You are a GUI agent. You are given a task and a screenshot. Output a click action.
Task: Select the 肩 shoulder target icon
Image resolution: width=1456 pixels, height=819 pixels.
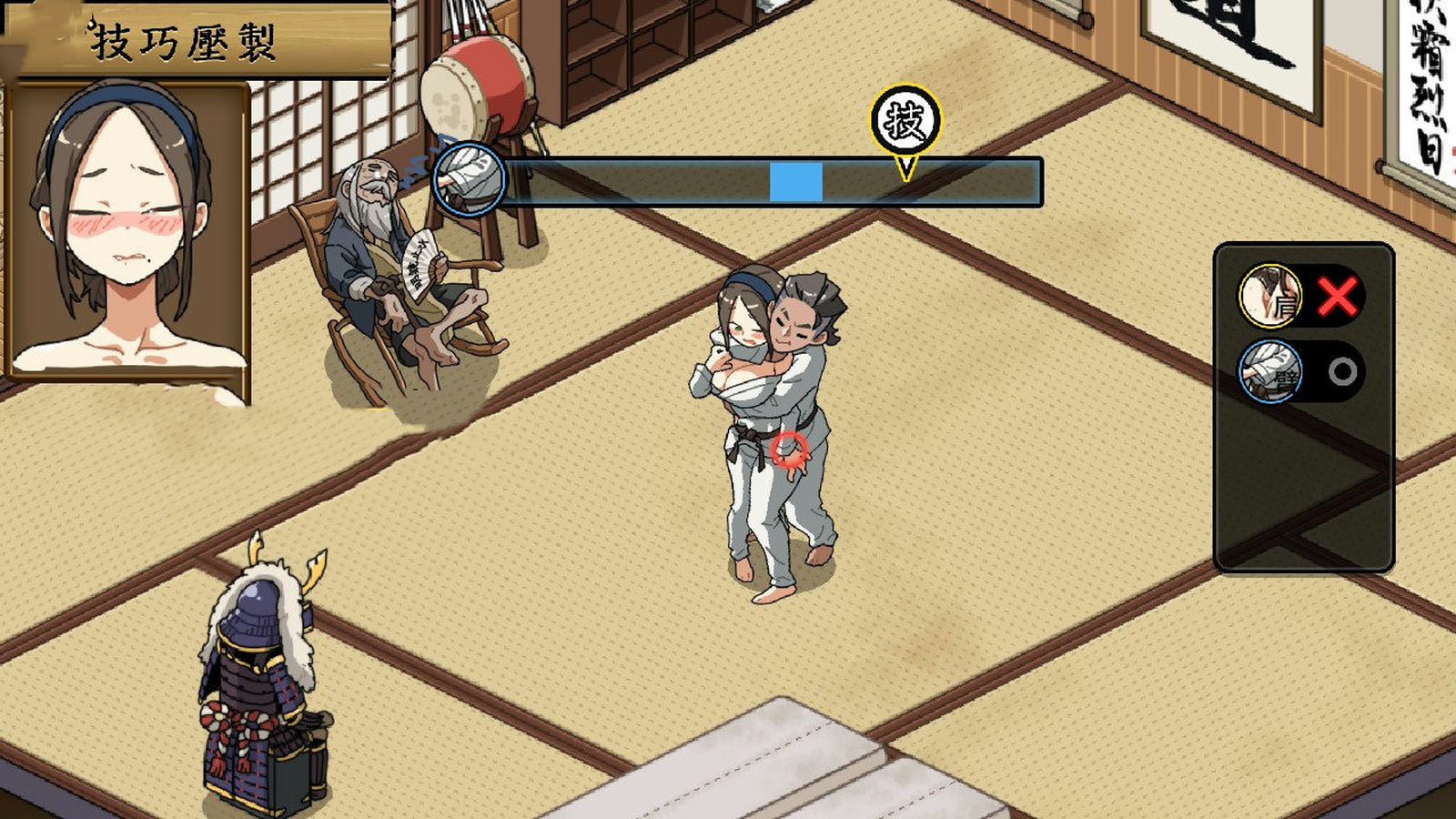click(1270, 296)
